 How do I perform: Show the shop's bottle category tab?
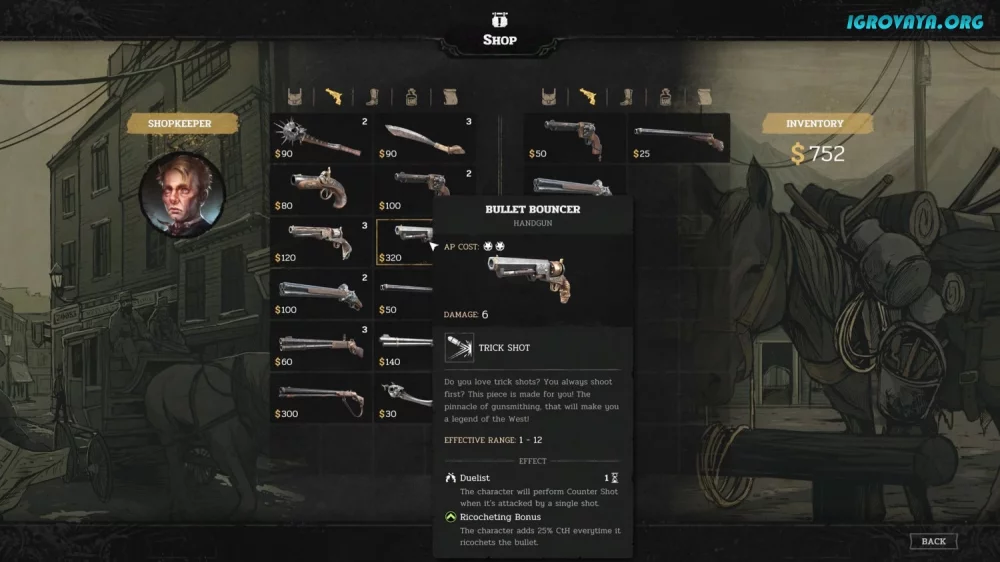(x=411, y=97)
